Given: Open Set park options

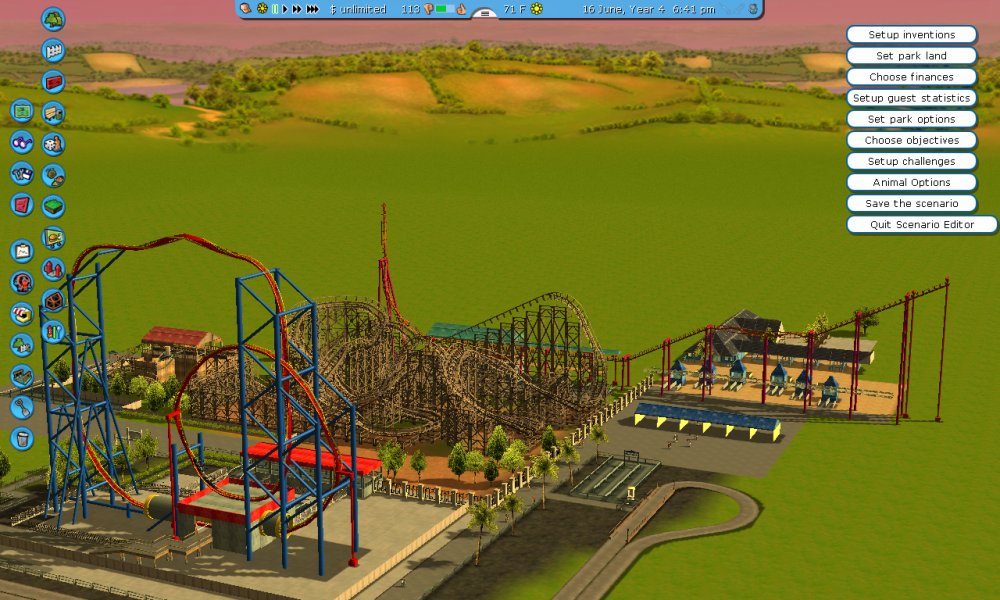Looking at the screenshot, I should tap(911, 119).
